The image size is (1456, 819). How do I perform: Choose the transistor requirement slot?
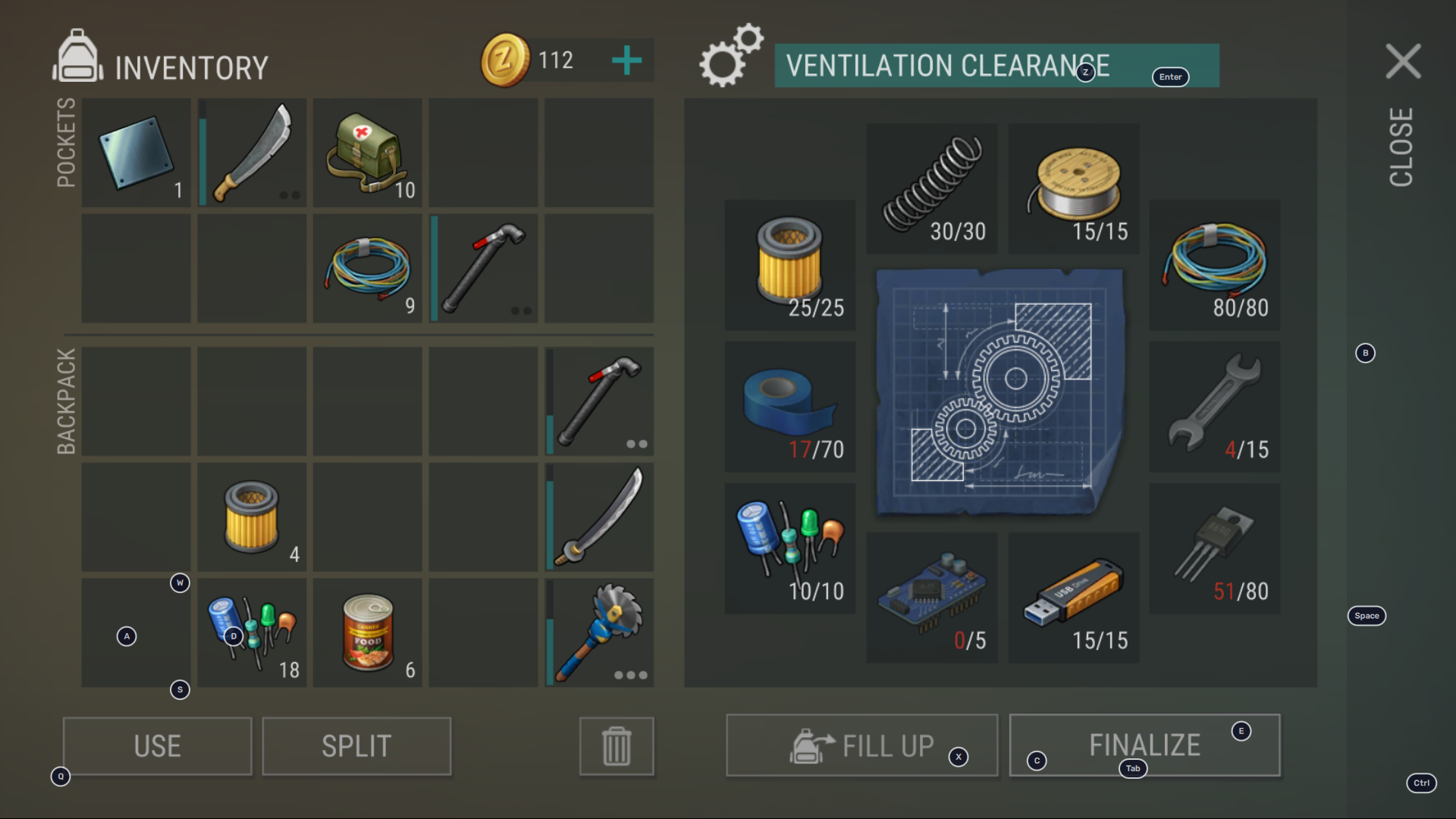pos(1214,548)
